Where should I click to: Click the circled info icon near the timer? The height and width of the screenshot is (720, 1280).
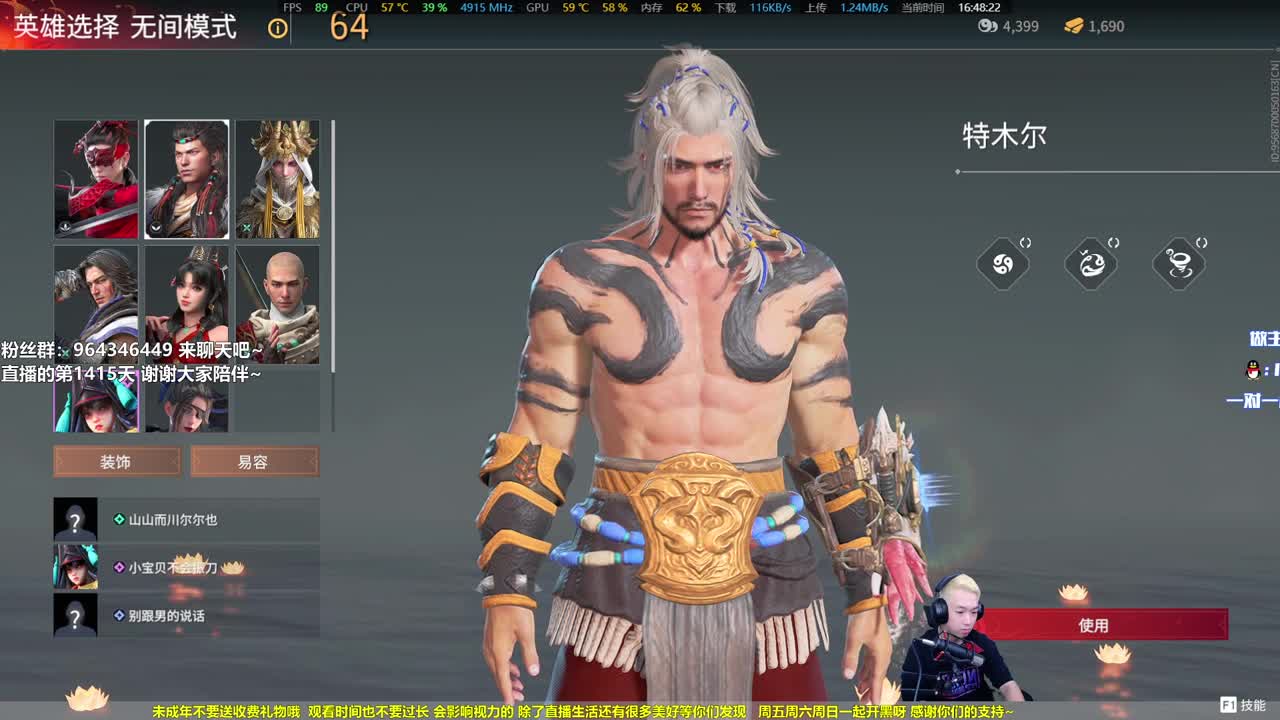276,28
